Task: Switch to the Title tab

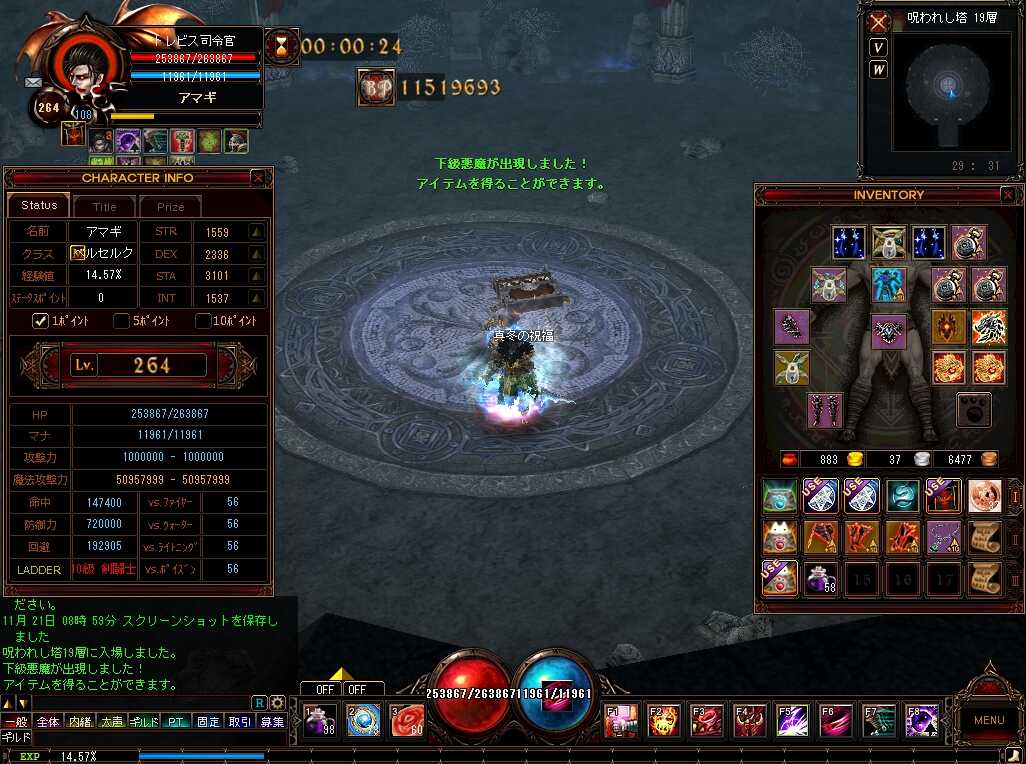Action: pos(105,206)
